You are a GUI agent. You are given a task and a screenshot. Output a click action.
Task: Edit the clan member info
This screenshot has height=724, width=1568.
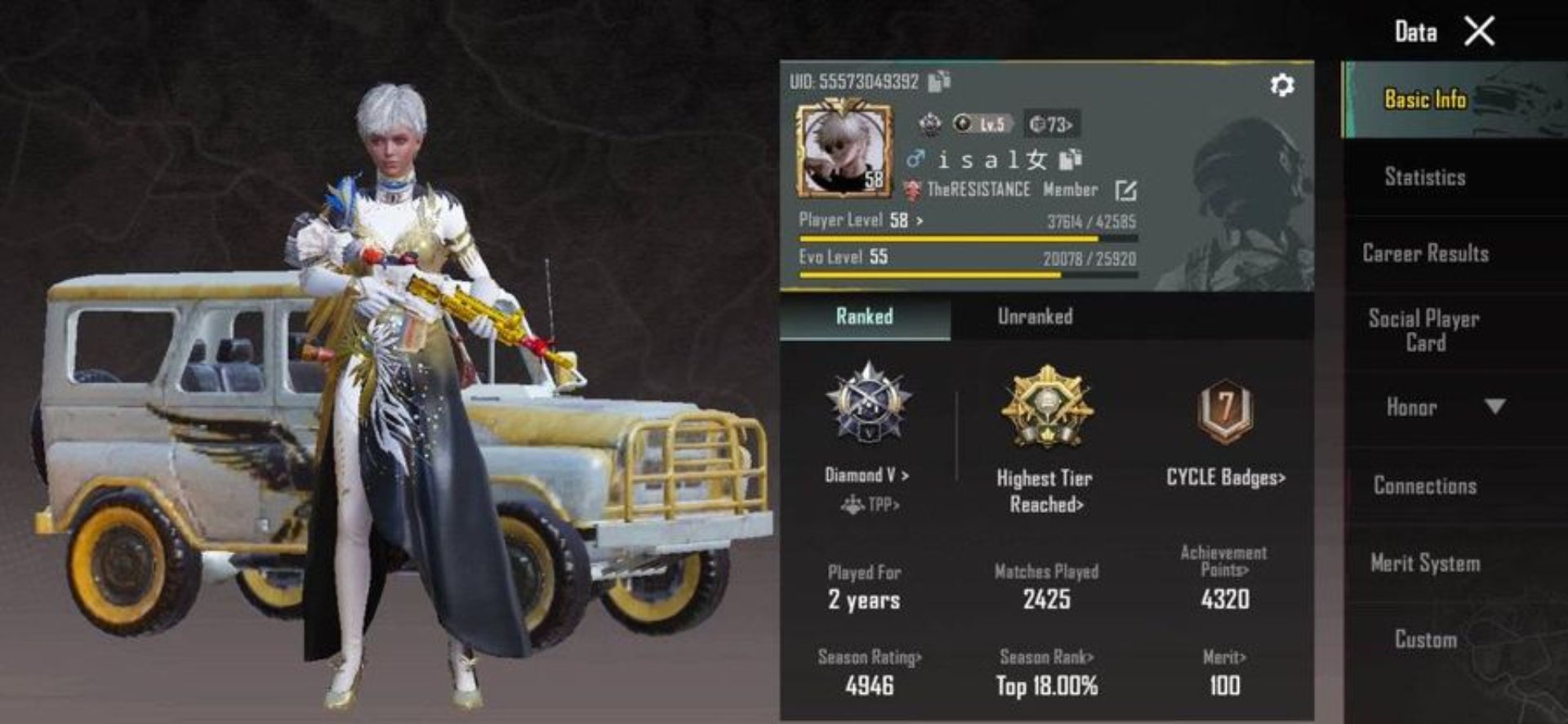click(1125, 190)
